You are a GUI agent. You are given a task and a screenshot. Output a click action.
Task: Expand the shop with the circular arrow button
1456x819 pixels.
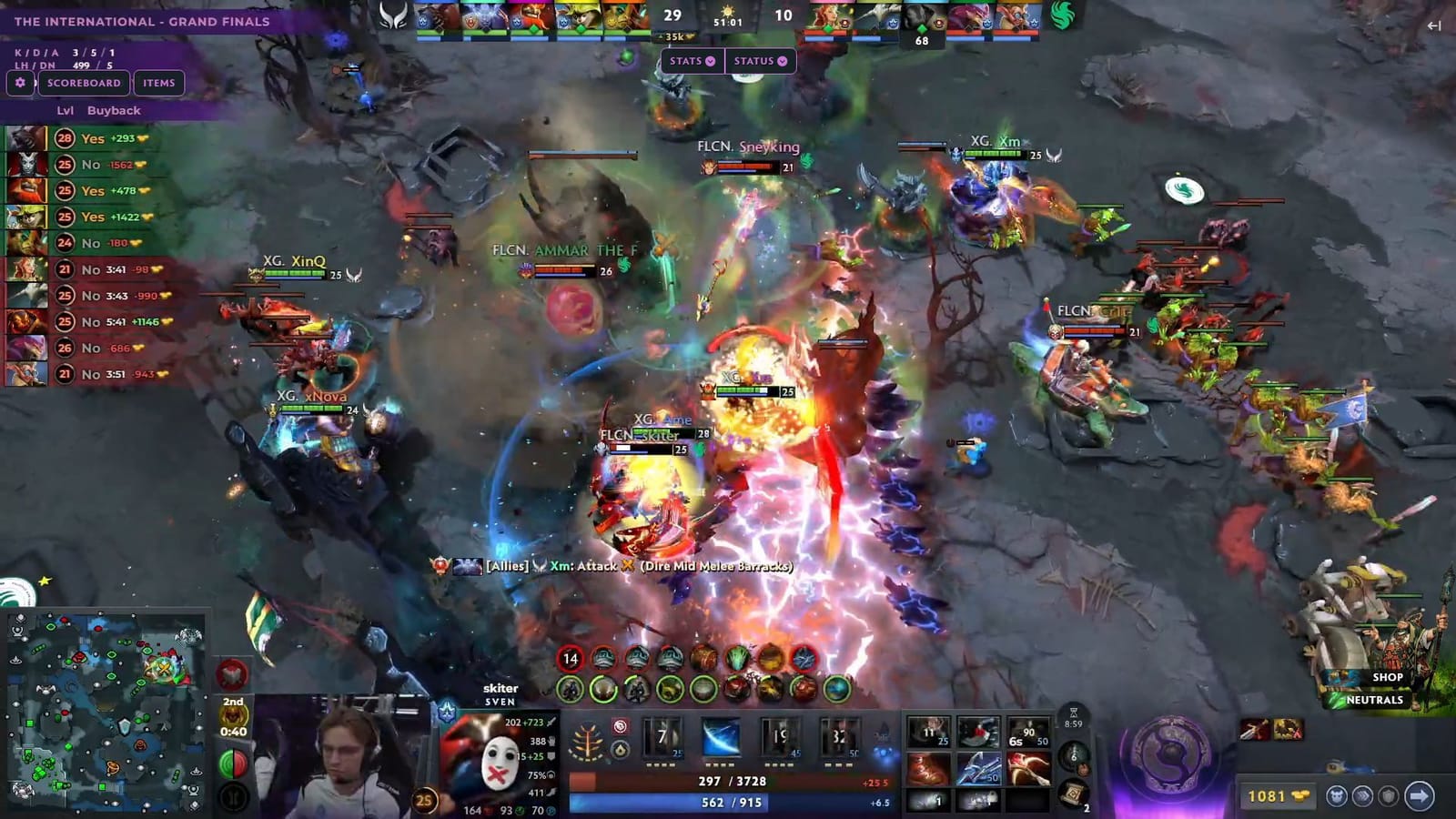1421,796
